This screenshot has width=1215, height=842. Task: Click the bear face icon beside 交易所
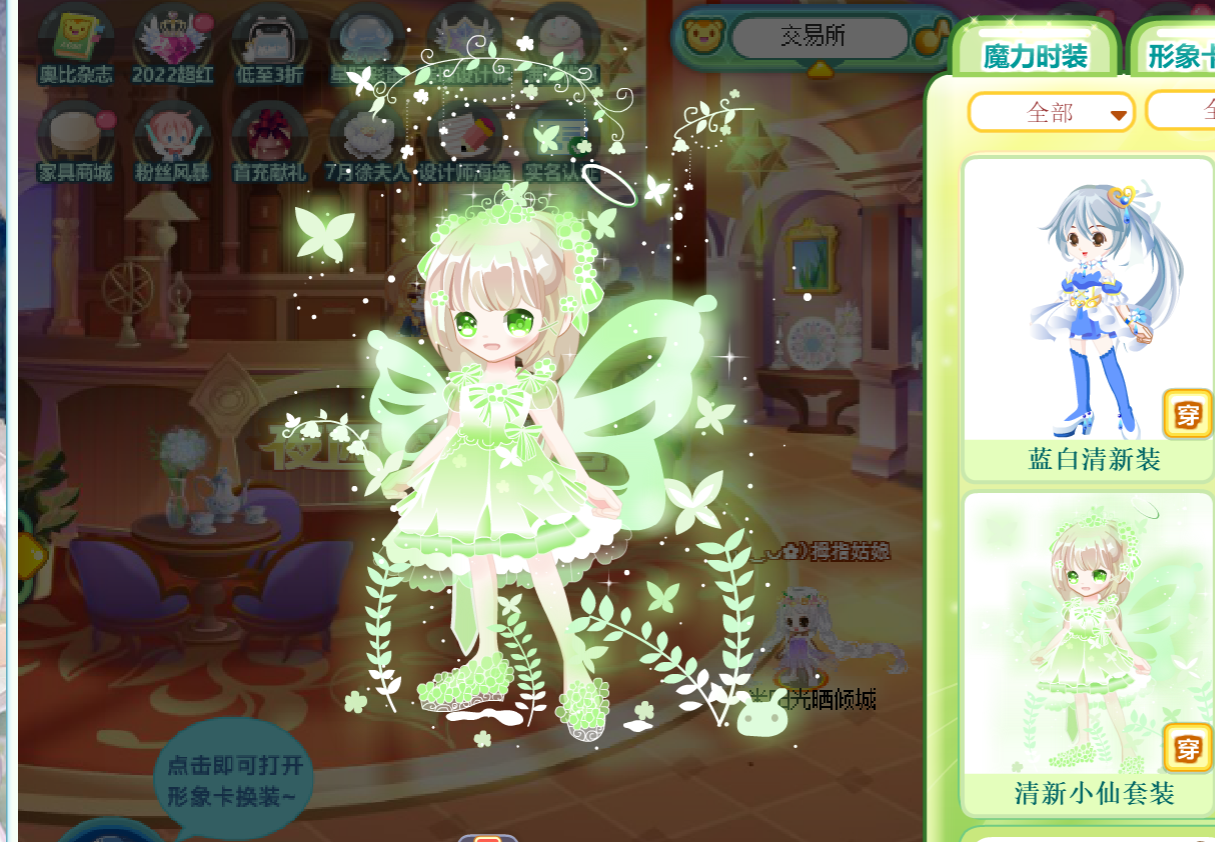coord(703,36)
